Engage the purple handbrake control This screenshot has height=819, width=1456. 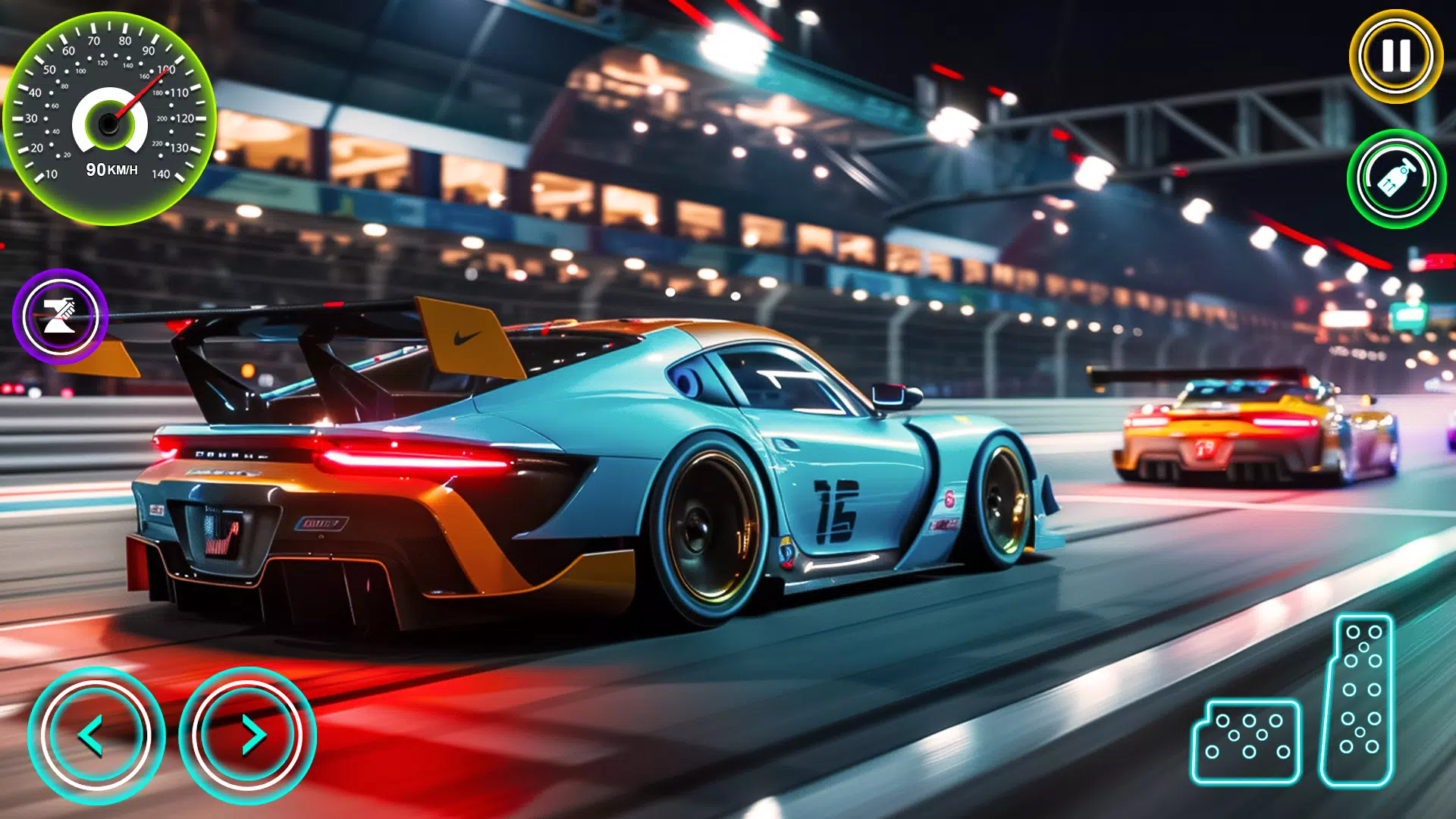point(59,316)
